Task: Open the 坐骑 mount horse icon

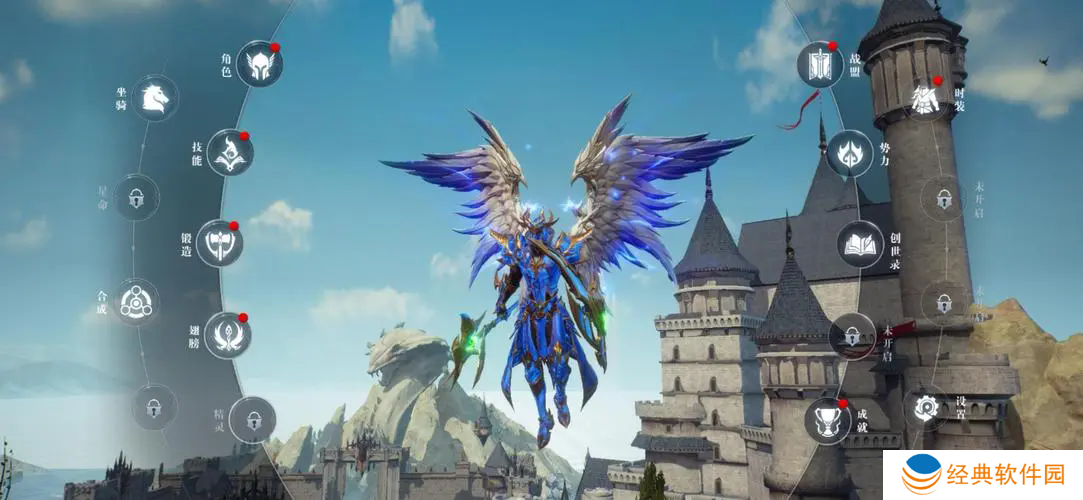Action: coord(155,98)
